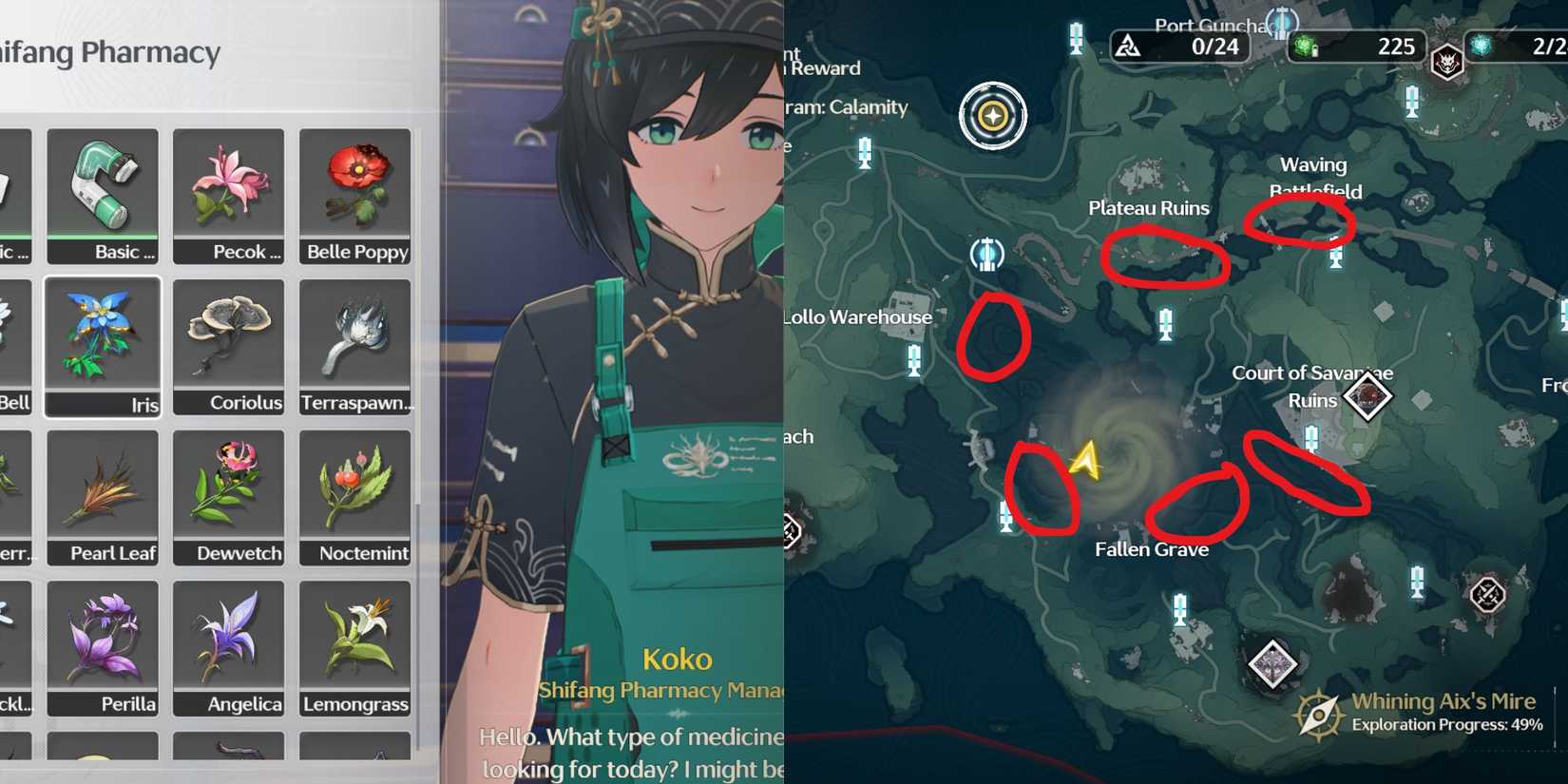Select the Belle Poppy item
The height and width of the screenshot is (784, 1568).
[354, 195]
